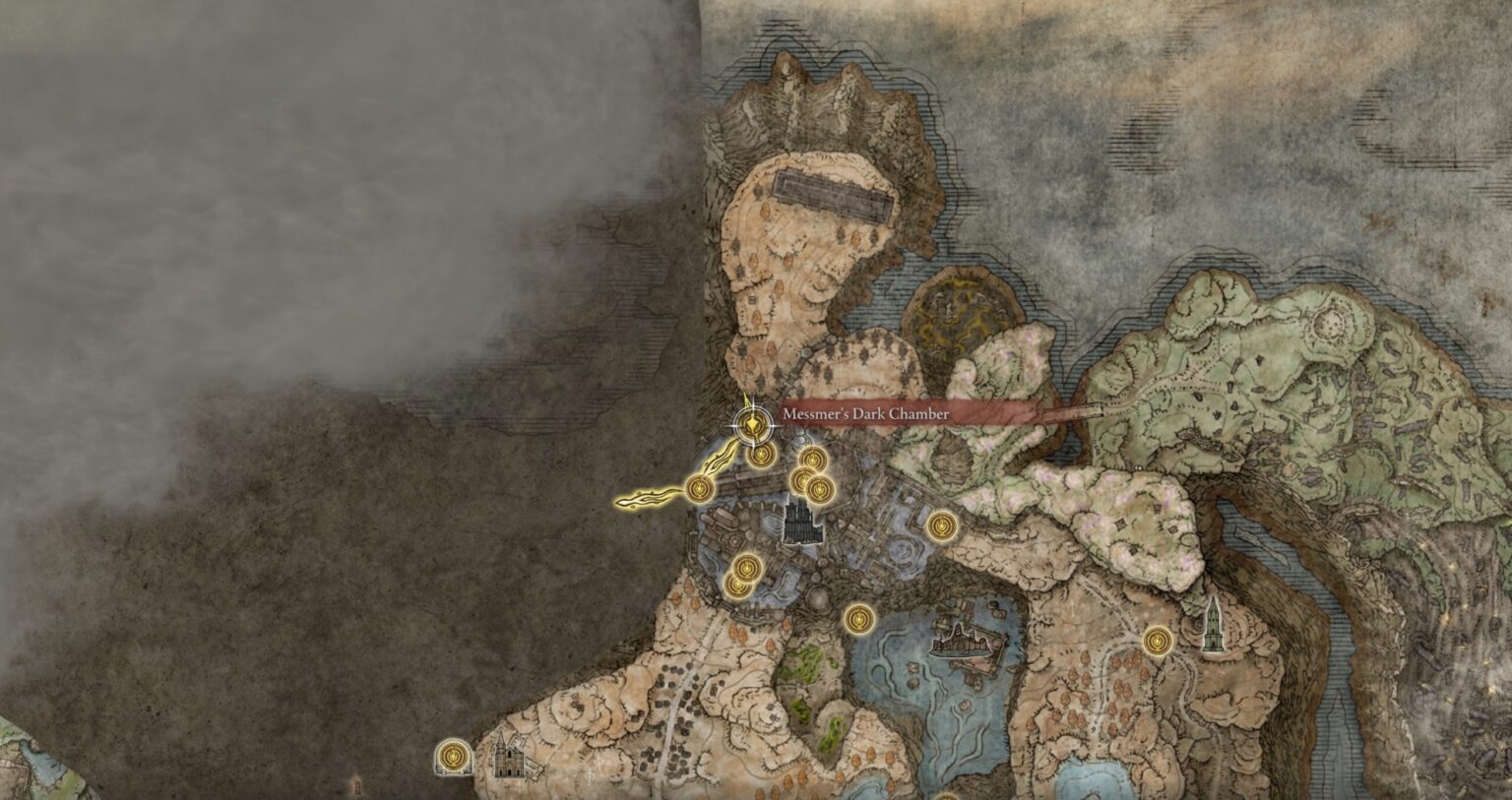This screenshot has width=1512, height=800.
Task: Select the Messmer's Dark Chamber site of grace marker
Action: pyautogui.click(x=752, y=423)
